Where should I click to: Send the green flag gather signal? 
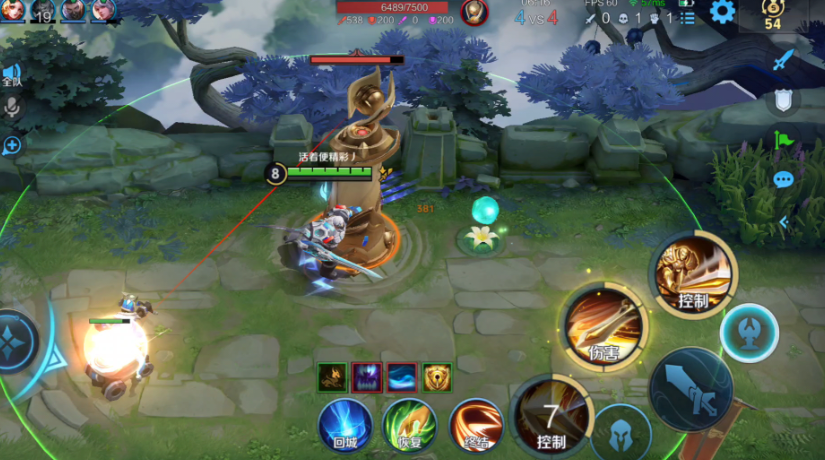(x=783, y=140)
